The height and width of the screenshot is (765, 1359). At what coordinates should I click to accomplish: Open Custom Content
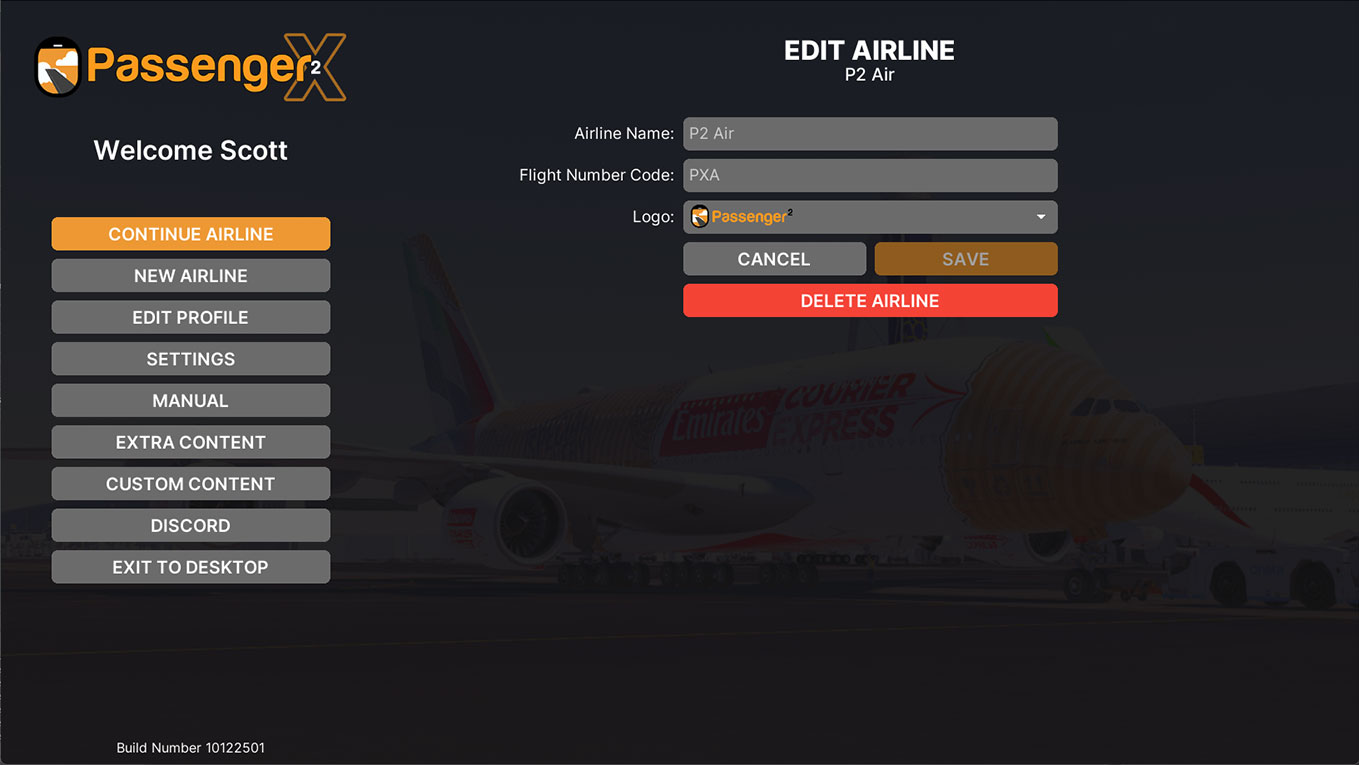click(x=190, y=484)
